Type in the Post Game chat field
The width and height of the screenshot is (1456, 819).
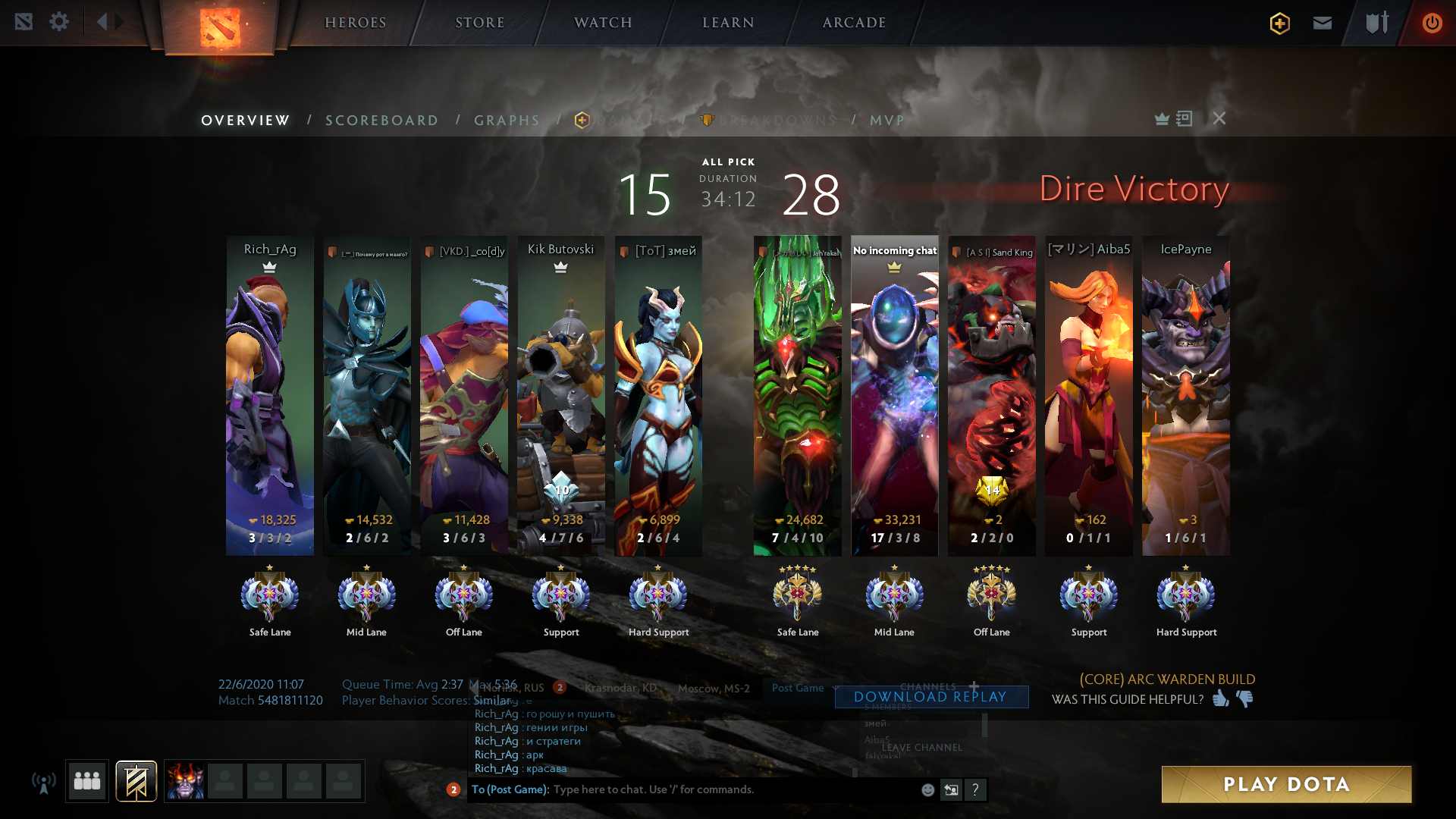pos(728,789)
